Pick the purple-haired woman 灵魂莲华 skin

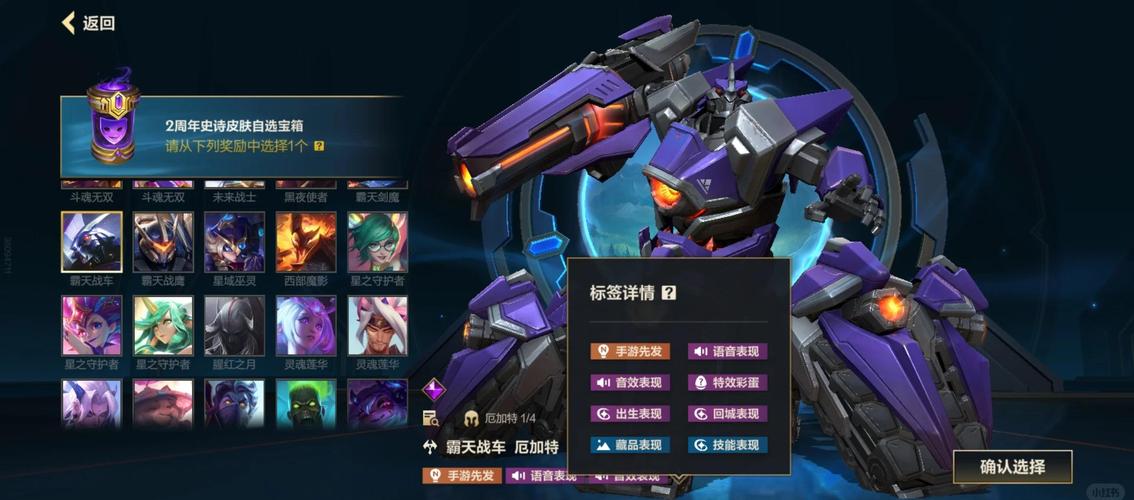(306, 326)
